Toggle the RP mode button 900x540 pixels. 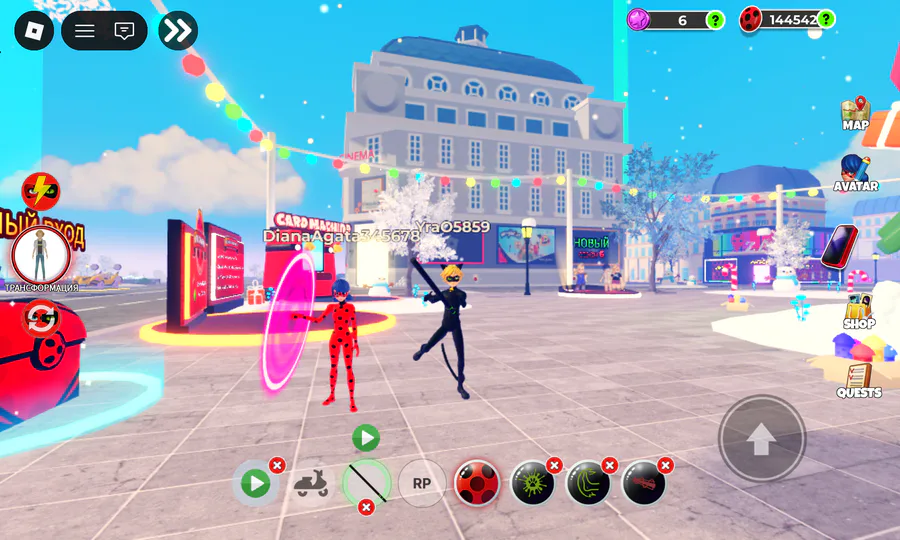[x=422, y=484]
